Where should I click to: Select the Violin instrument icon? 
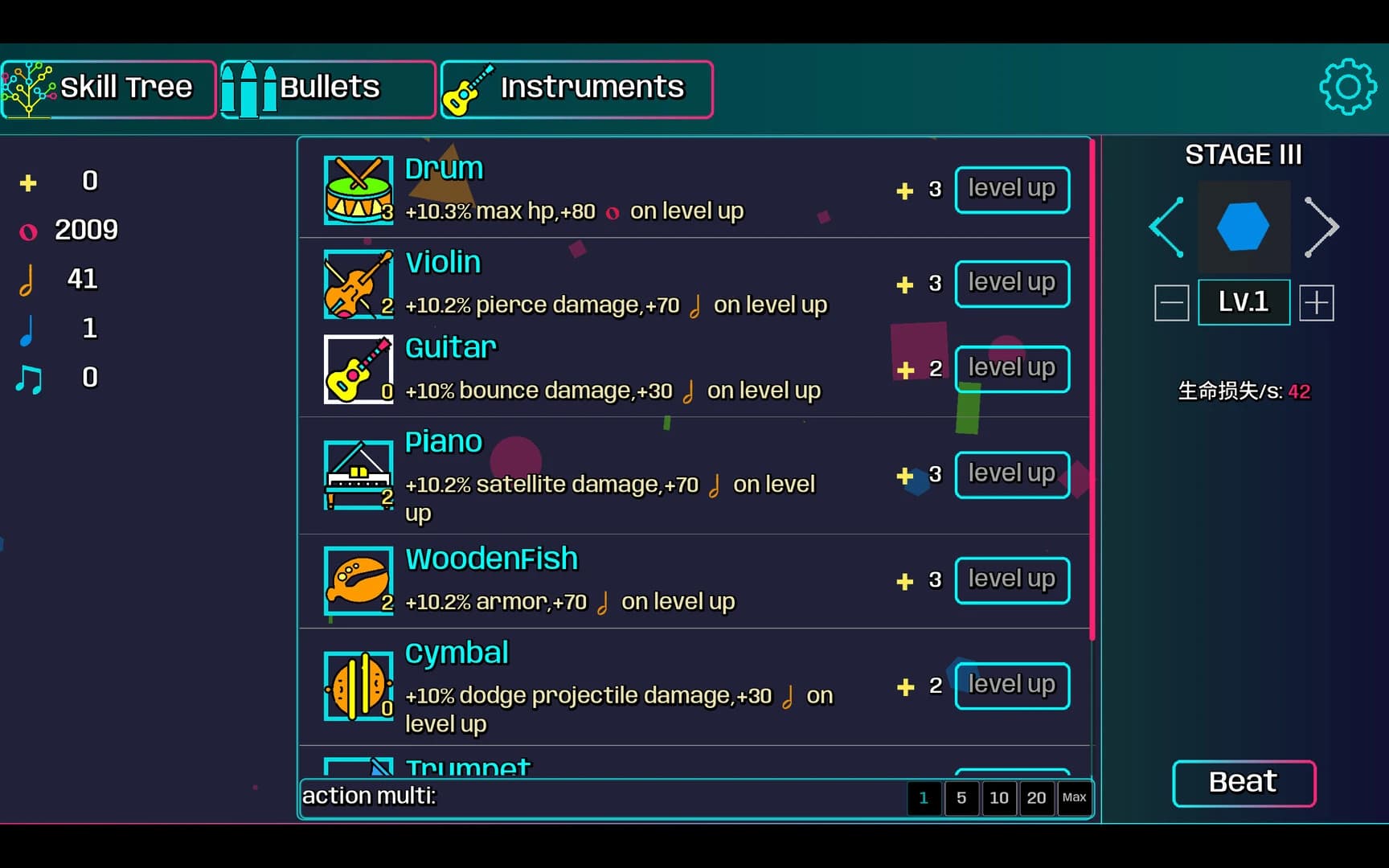(358, 284)
